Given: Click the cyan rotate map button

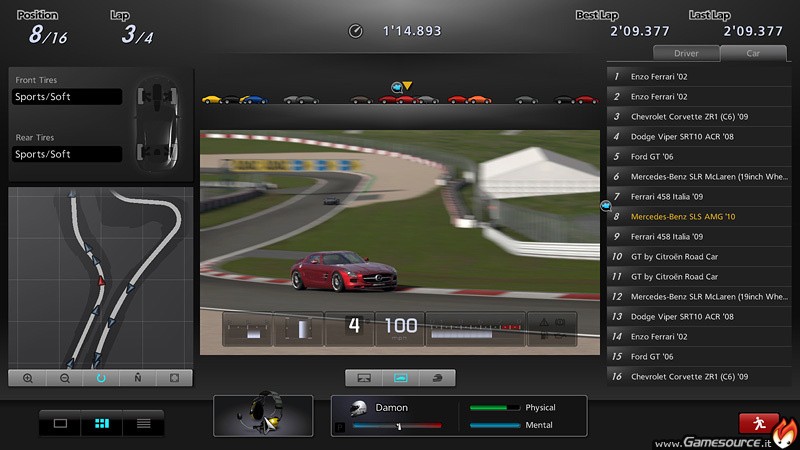Looking at the screenshot, I should [101, 378].
